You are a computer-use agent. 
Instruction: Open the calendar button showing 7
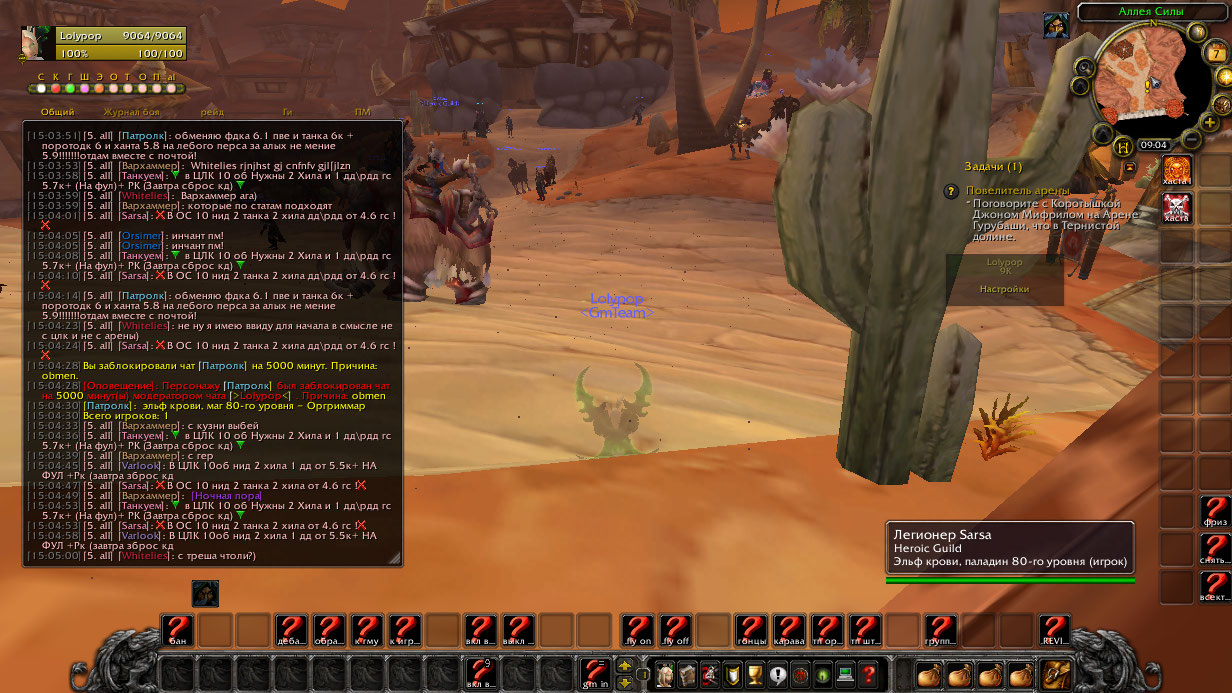click(x=1215, y=53)
